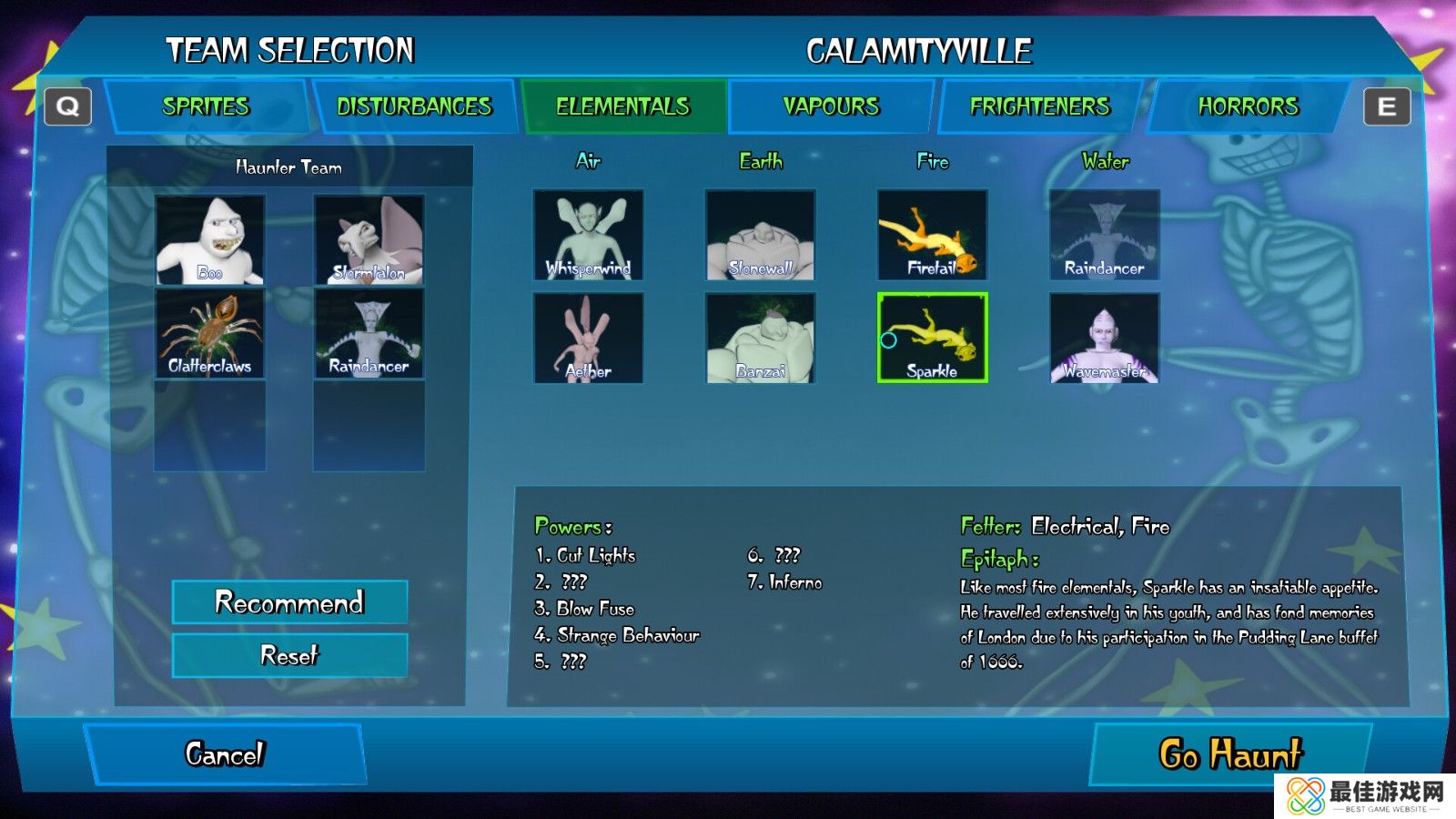Choose Wavemaster from the Water column

coord(1104,338)
